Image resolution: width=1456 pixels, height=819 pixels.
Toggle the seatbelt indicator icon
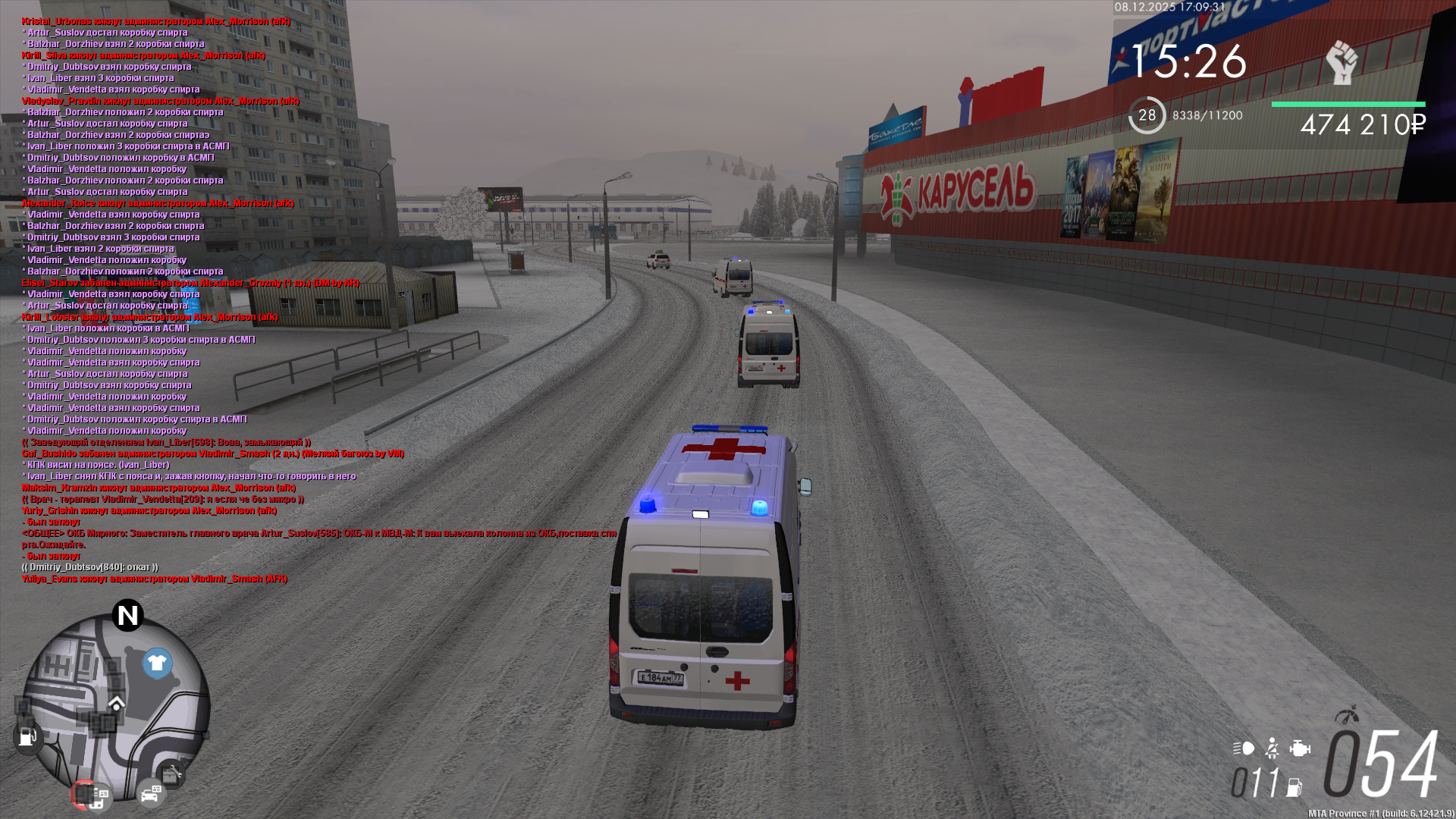click(1272, 748)
